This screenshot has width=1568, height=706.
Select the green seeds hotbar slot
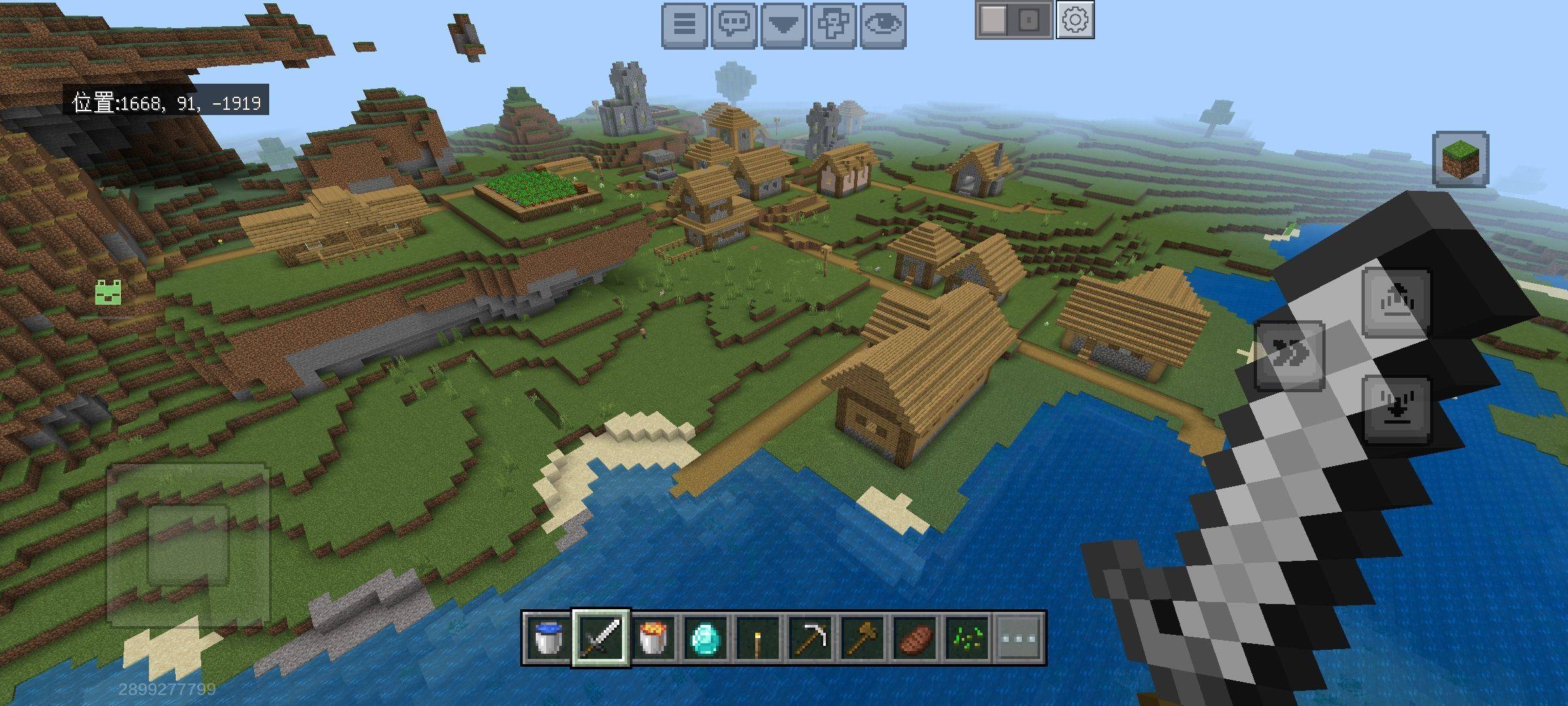(967, 637)
